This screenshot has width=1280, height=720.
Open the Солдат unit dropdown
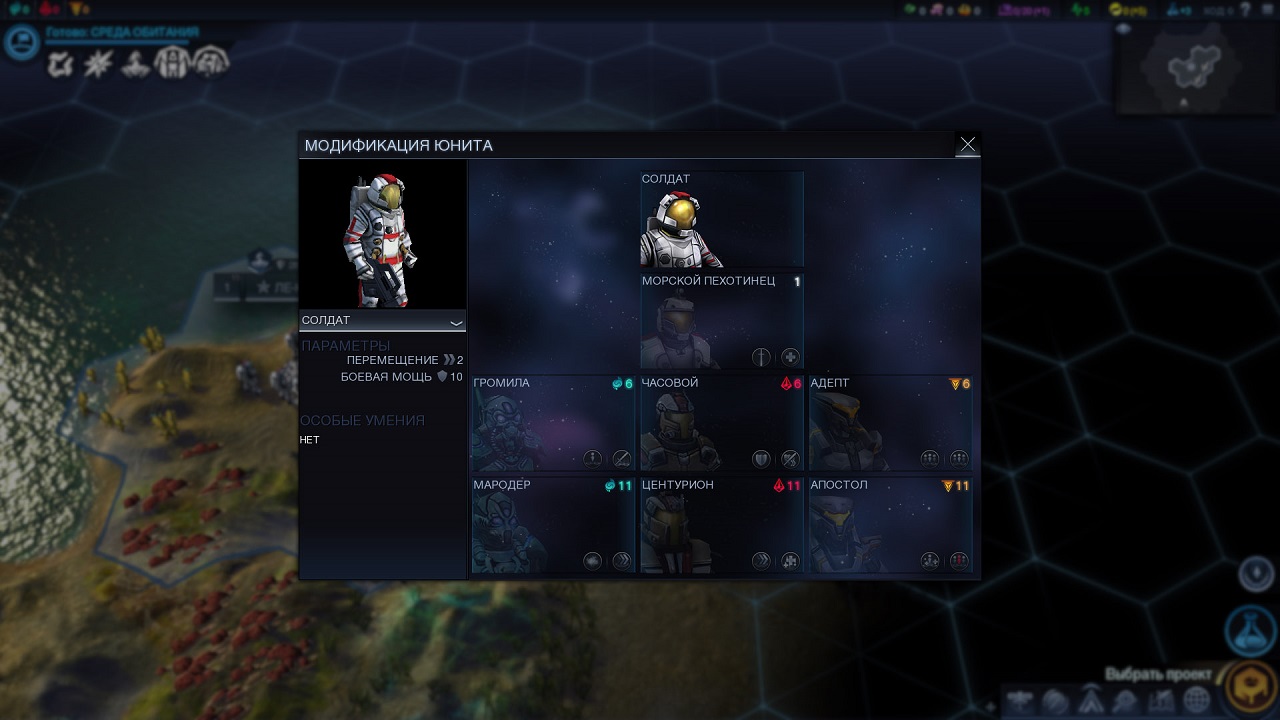point(383,321)
